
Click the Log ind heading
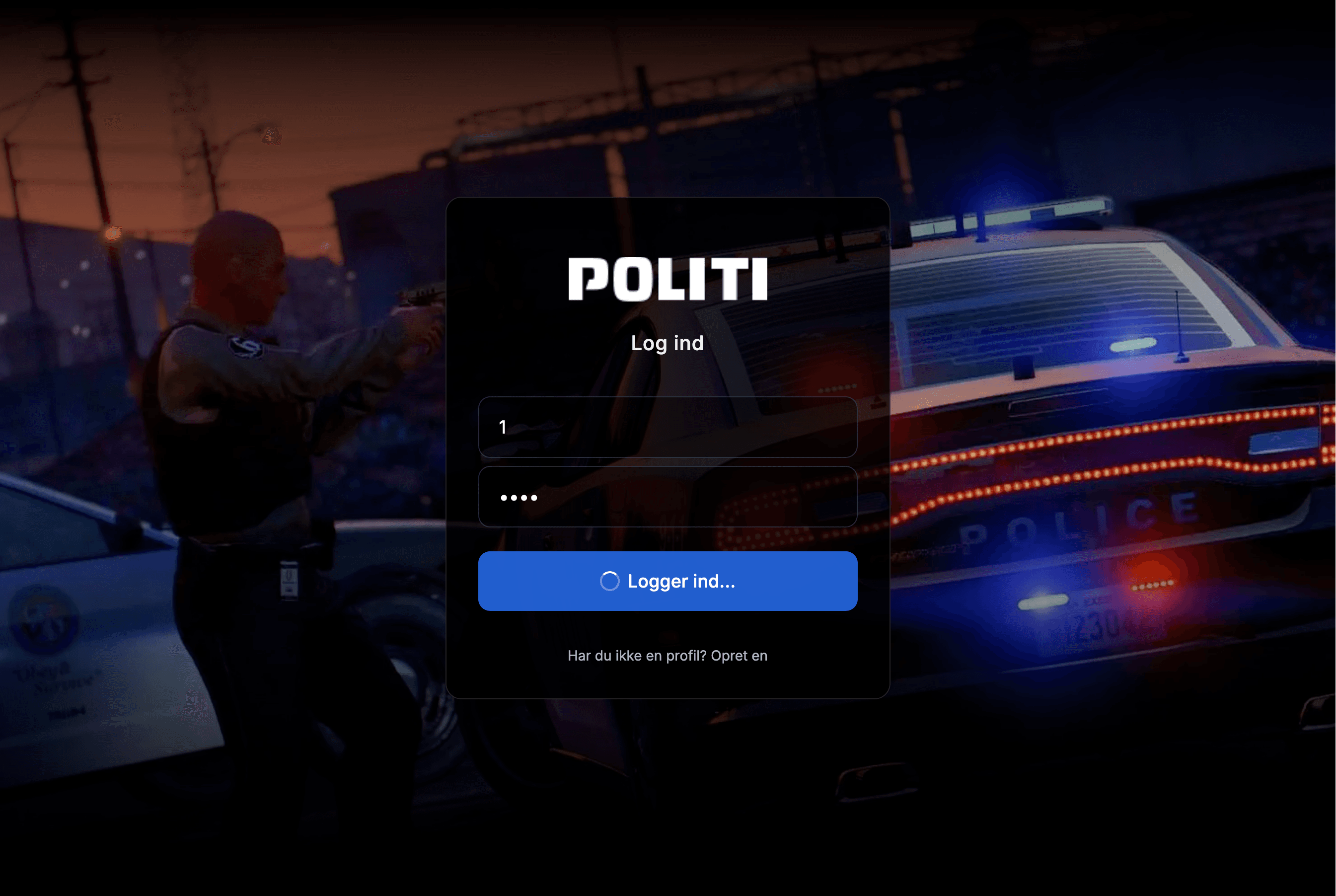tap(667, 343)
